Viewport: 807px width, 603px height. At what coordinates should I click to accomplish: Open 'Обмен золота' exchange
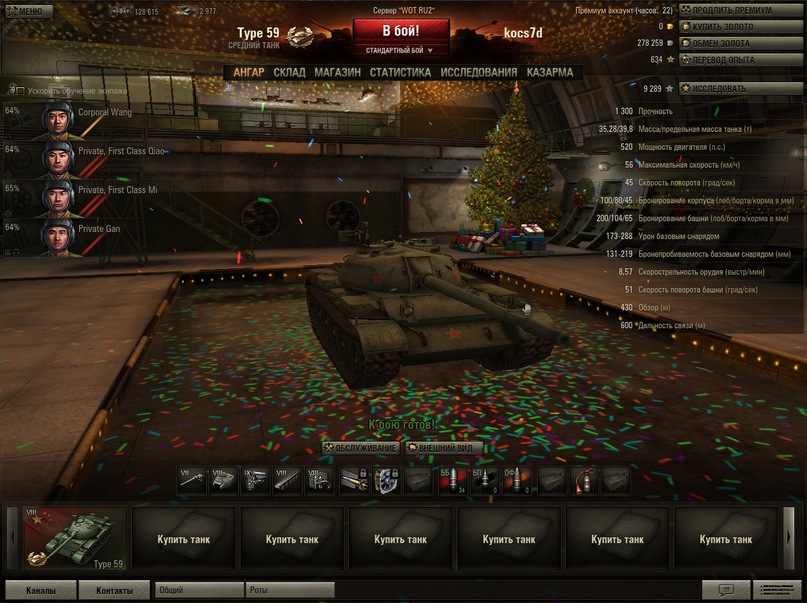click(x=741, y=43)
